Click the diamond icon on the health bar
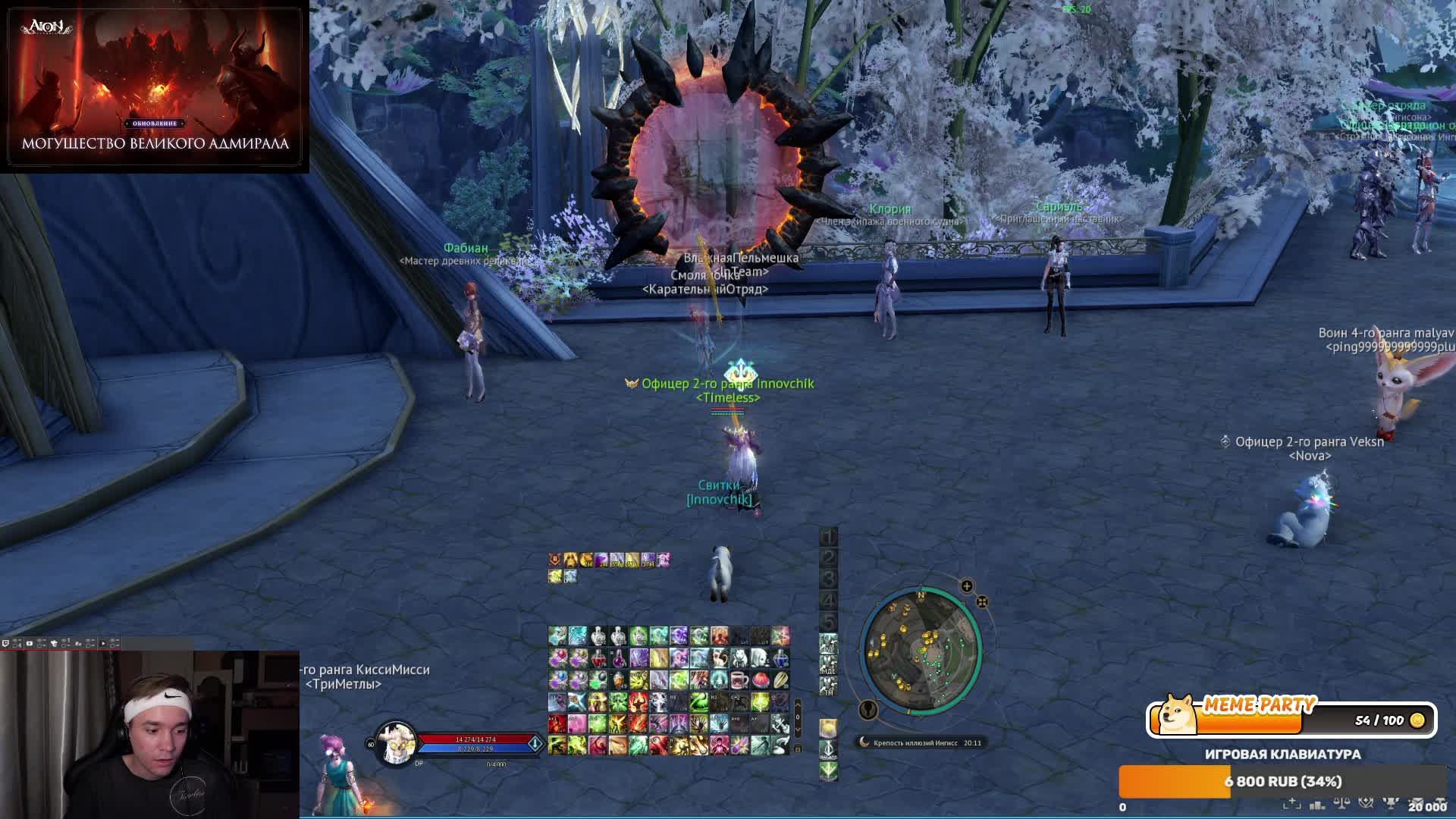Image resolution: width=1456 pixels, height=819 pixels. point(535,743)
